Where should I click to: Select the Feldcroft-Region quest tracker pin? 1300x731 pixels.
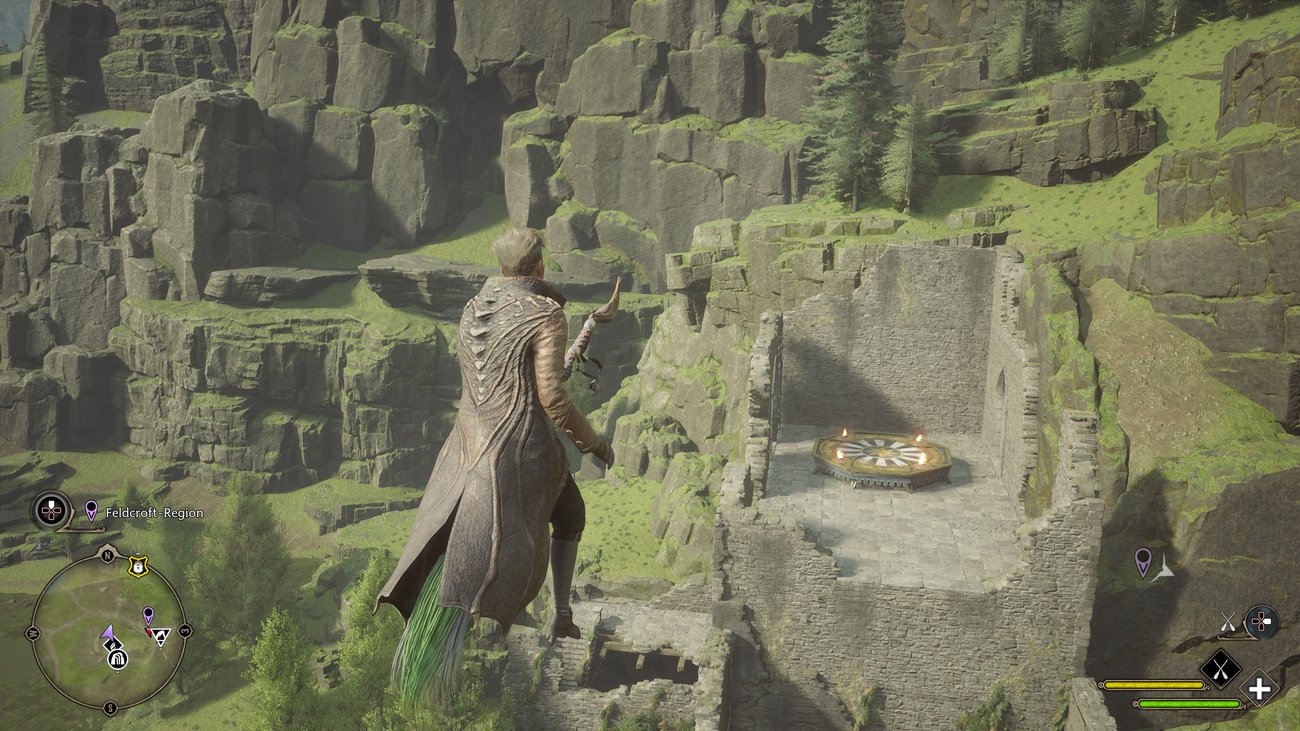click(91, 511)
